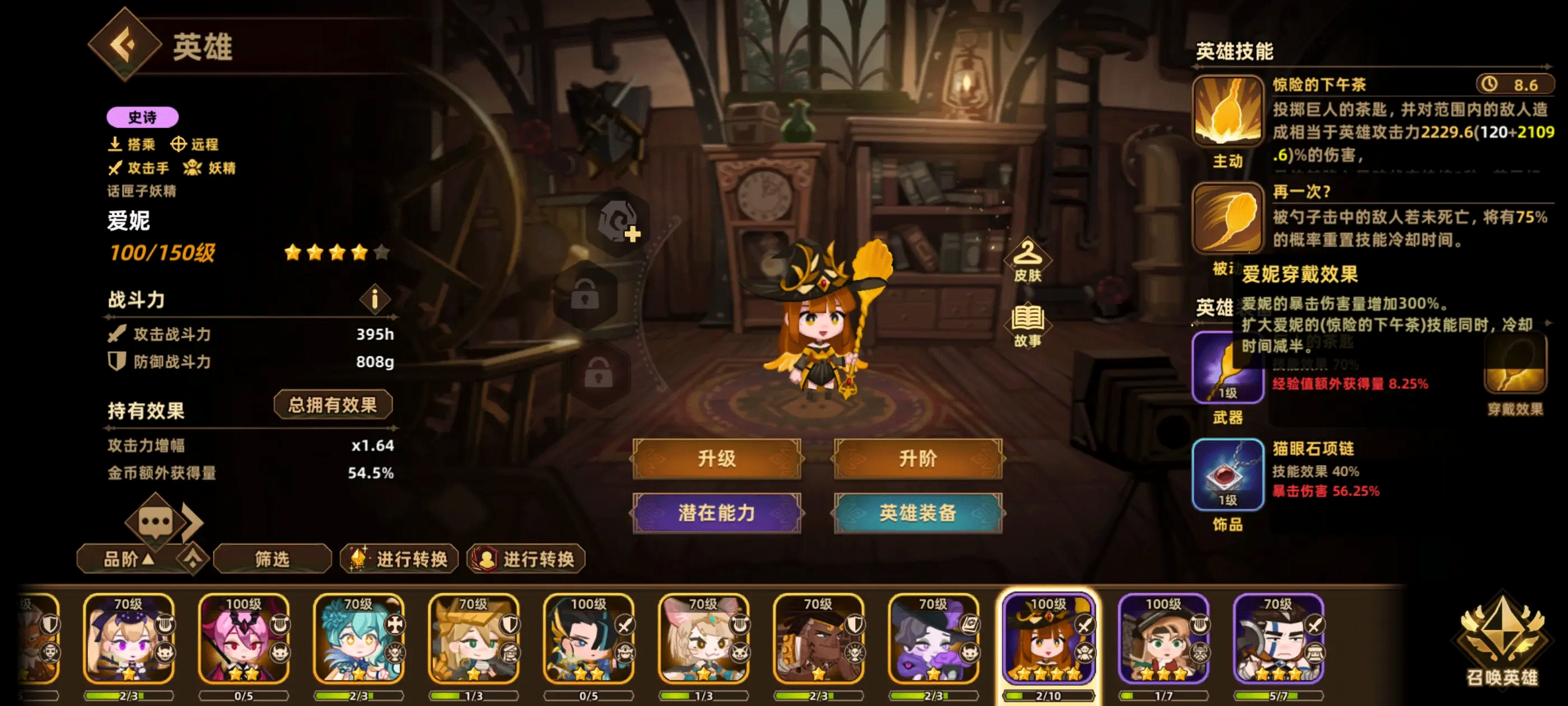
Task: Select the 惊险的下午茶 active skill icon
Action: 1227,112
